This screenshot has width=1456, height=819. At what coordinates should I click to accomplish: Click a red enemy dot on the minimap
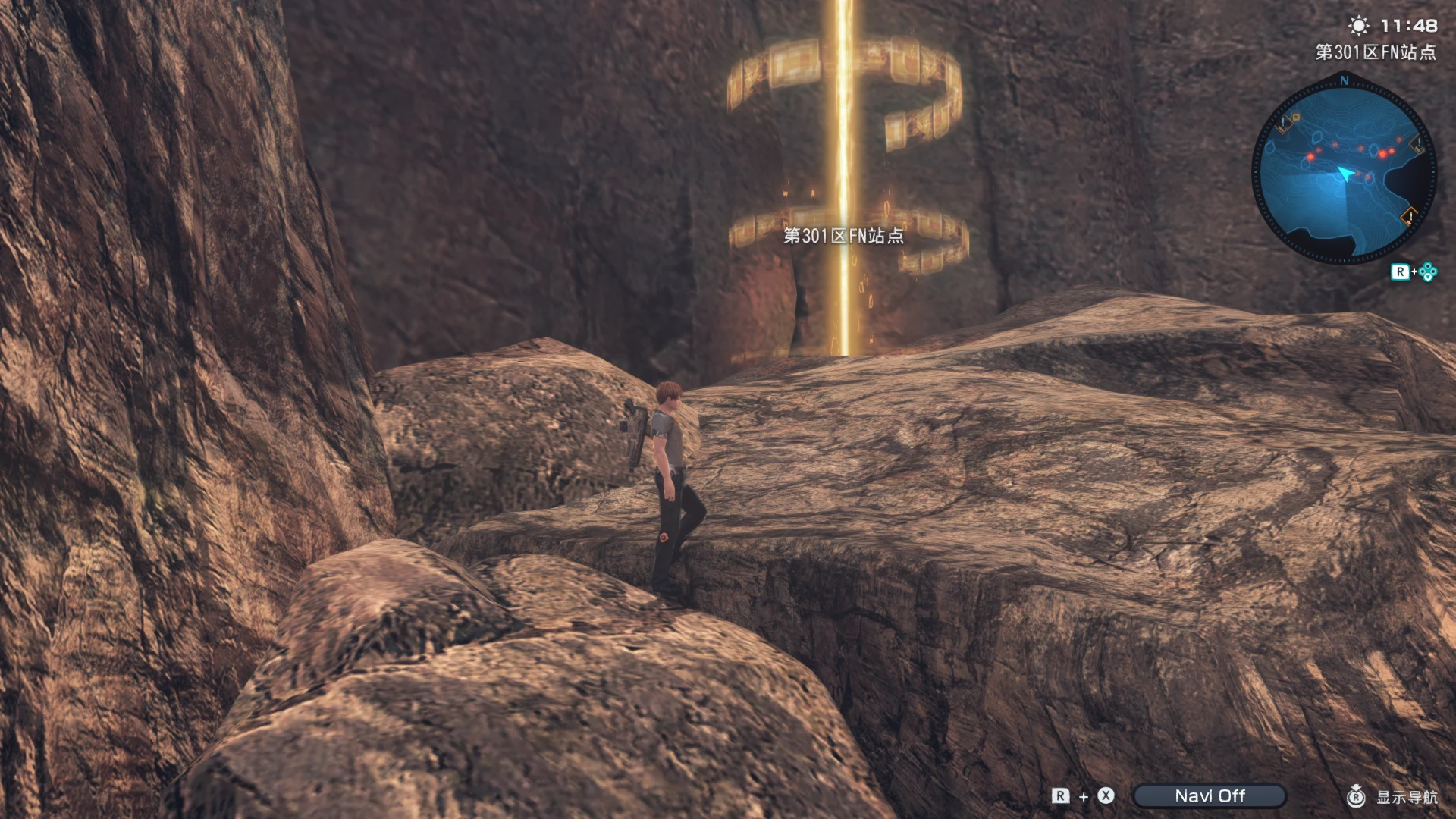(x=1382, y=153)
